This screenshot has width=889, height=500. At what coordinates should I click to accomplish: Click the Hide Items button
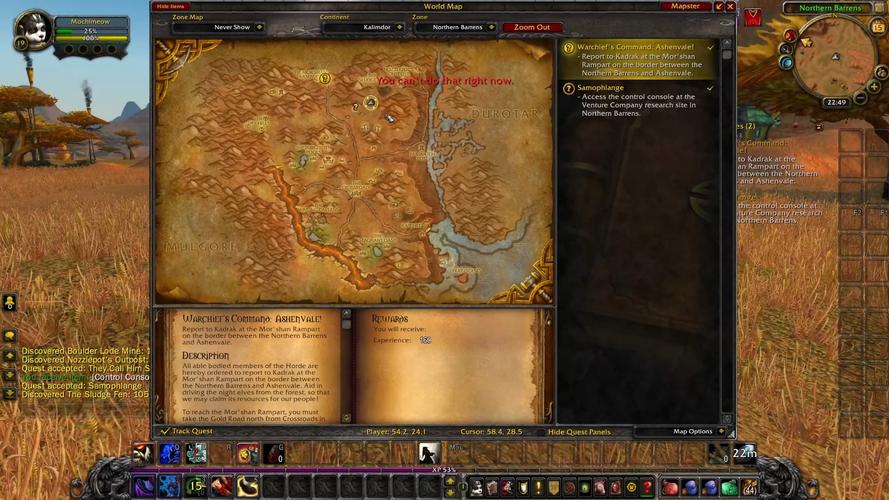[x=171, y=7]
